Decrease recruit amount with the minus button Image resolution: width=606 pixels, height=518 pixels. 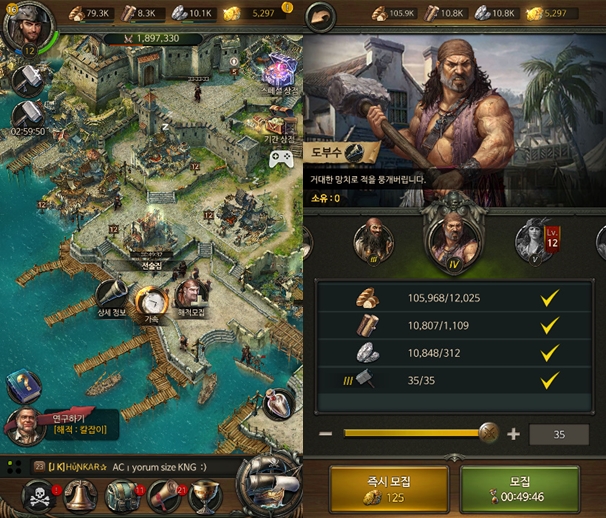pyautogui.click(x=326, y=434)
